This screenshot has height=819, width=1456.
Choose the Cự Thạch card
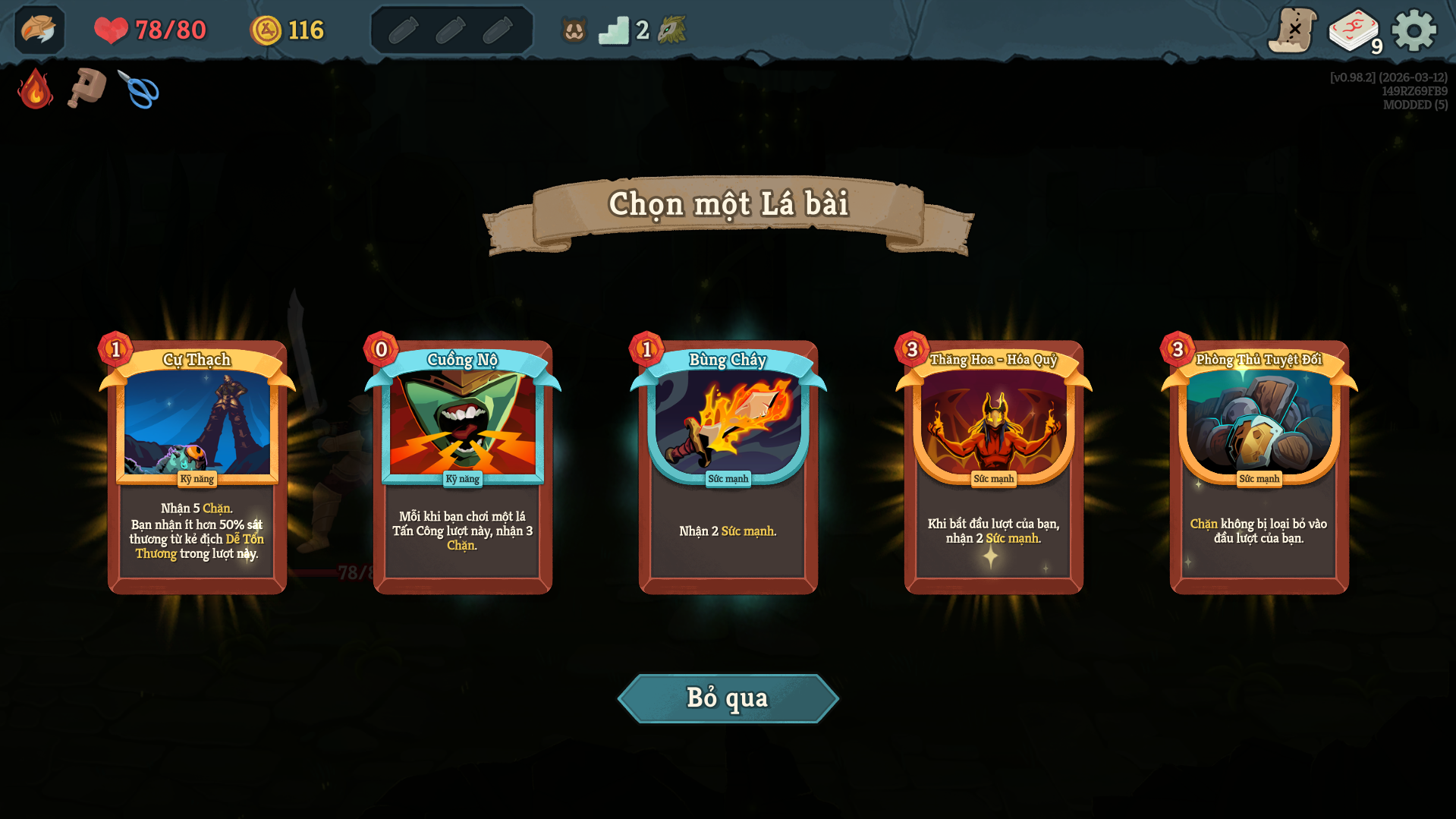tap(197, 465)
